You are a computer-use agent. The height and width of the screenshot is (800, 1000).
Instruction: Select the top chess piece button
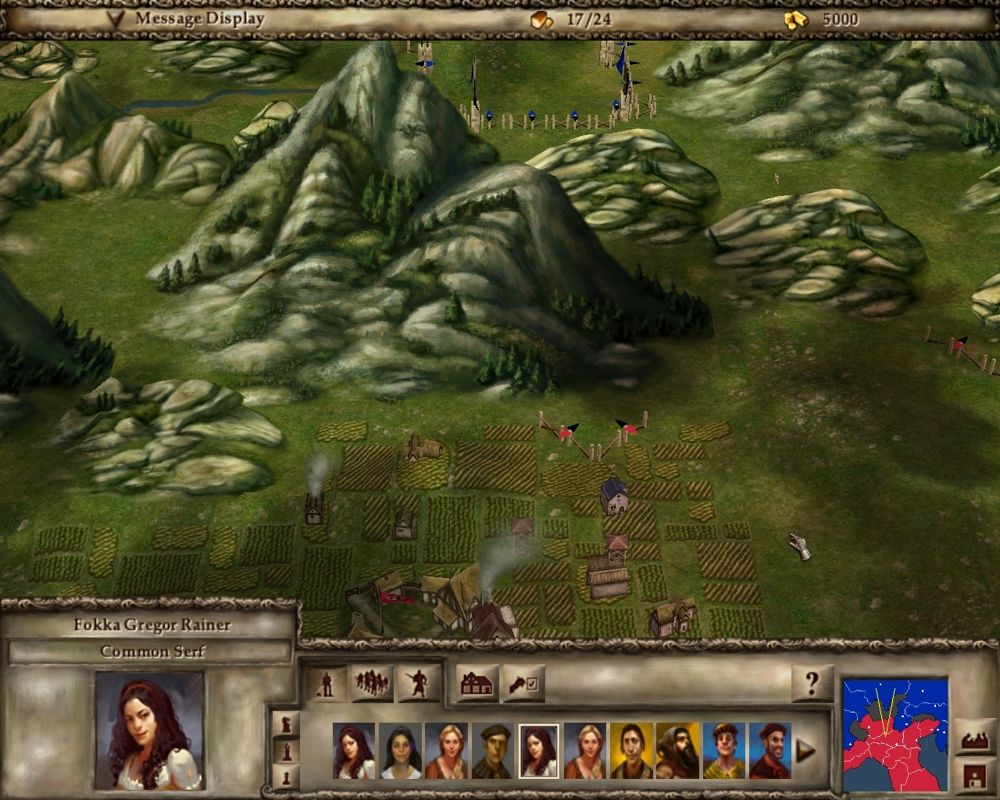(286, 723)
